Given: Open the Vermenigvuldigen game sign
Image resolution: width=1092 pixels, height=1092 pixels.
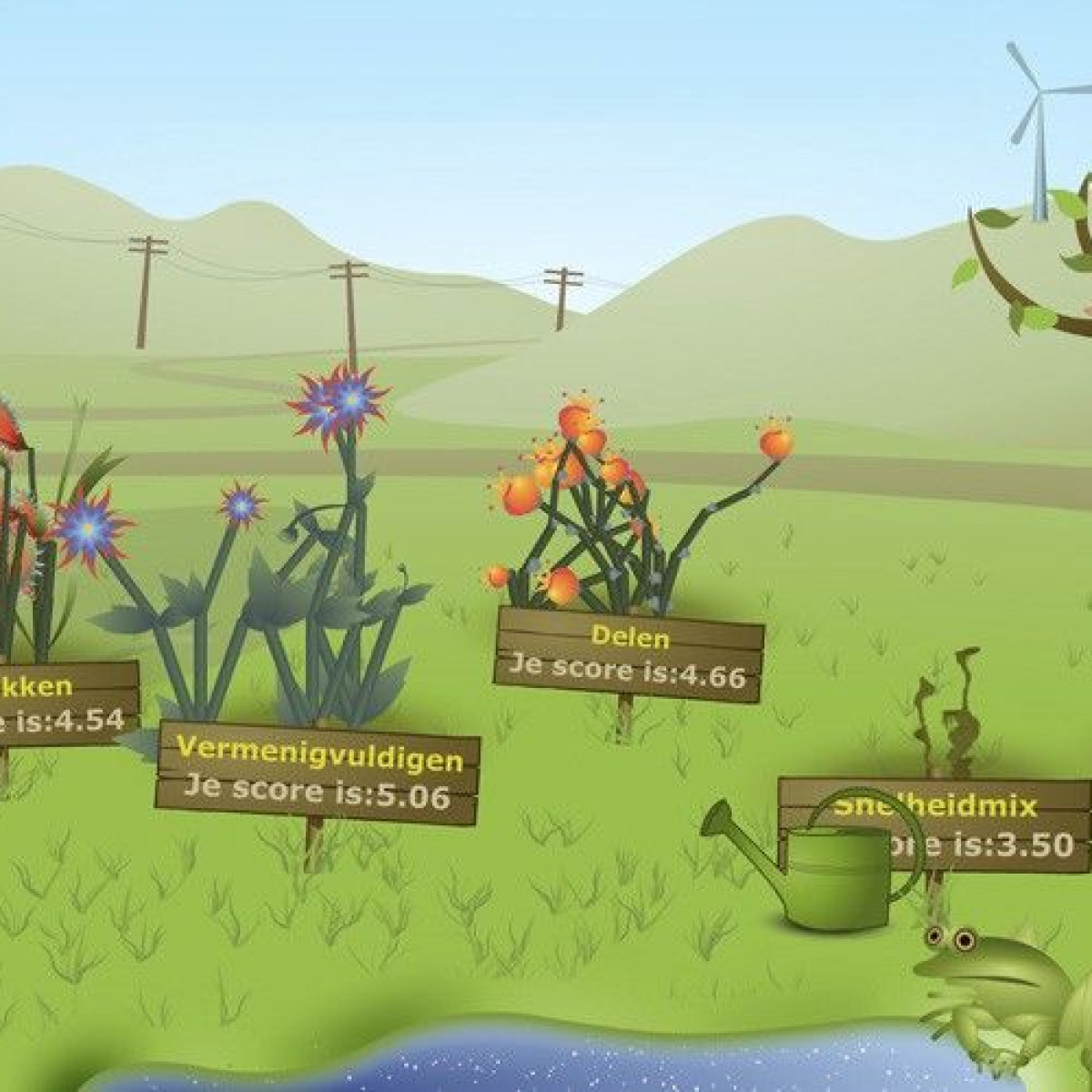Looking at the screenshot, I should click(318, 774).
